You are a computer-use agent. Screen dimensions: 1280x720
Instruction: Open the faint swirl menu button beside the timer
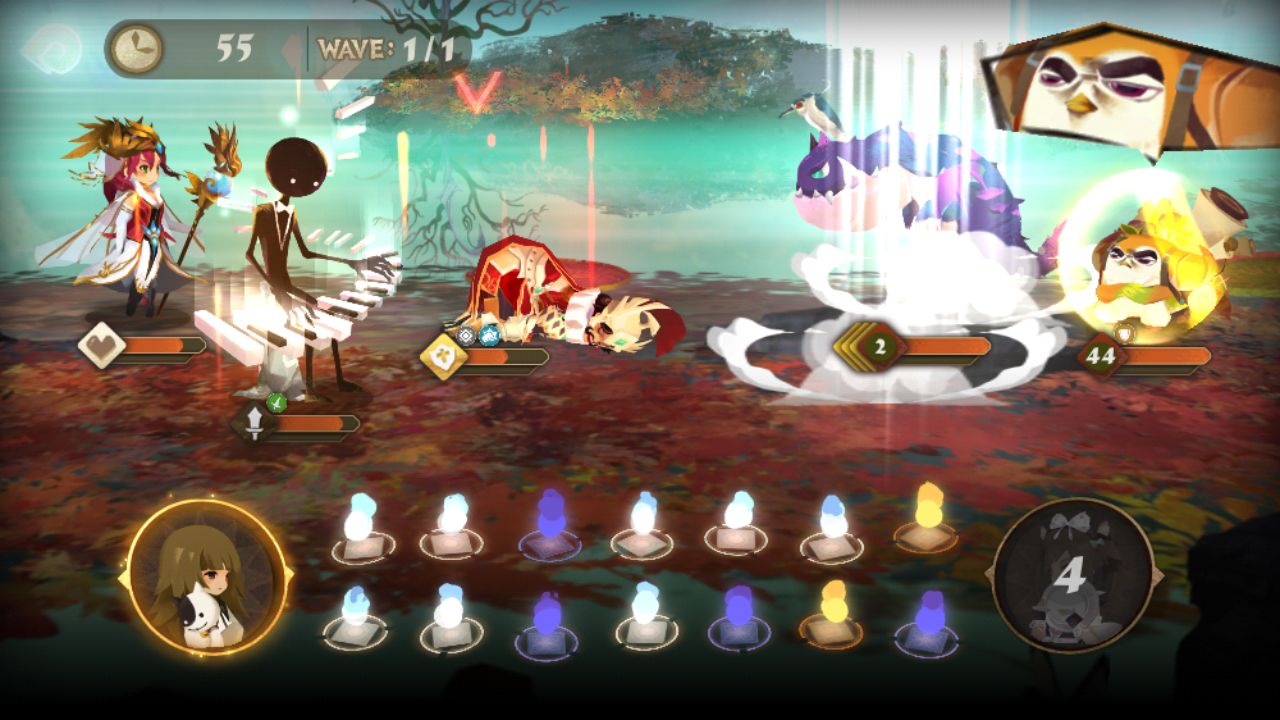(51, 48)
